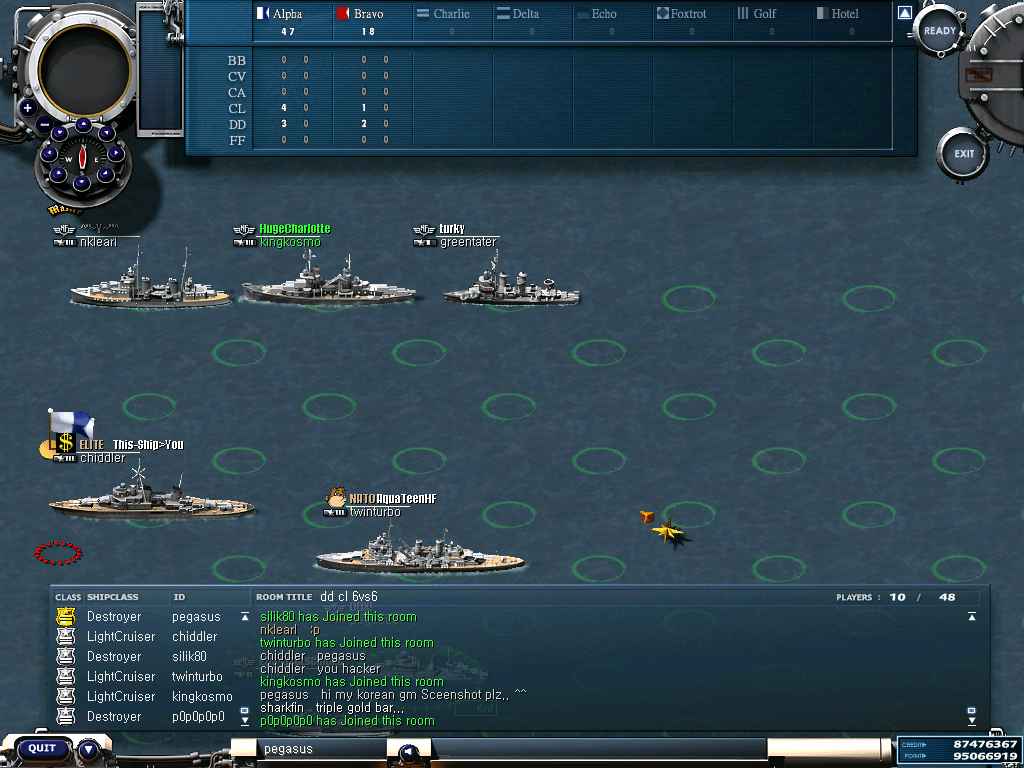The width and height of the screenshot is (1024, 768).
Task: Open the dropdown arrow beside QUIT
Action: click(x=89, y=748)
